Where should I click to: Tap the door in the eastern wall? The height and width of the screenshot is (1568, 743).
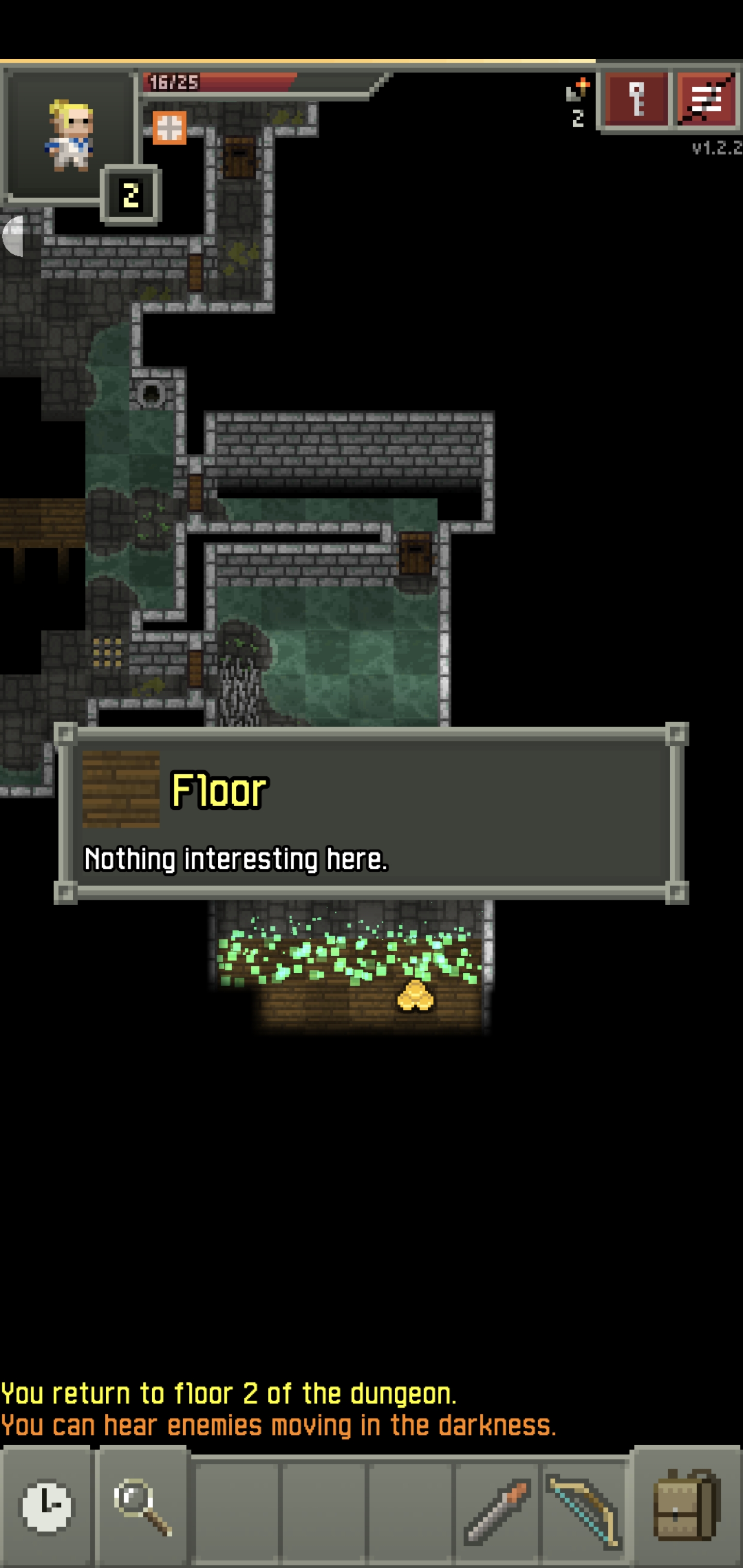pos(414,555)
